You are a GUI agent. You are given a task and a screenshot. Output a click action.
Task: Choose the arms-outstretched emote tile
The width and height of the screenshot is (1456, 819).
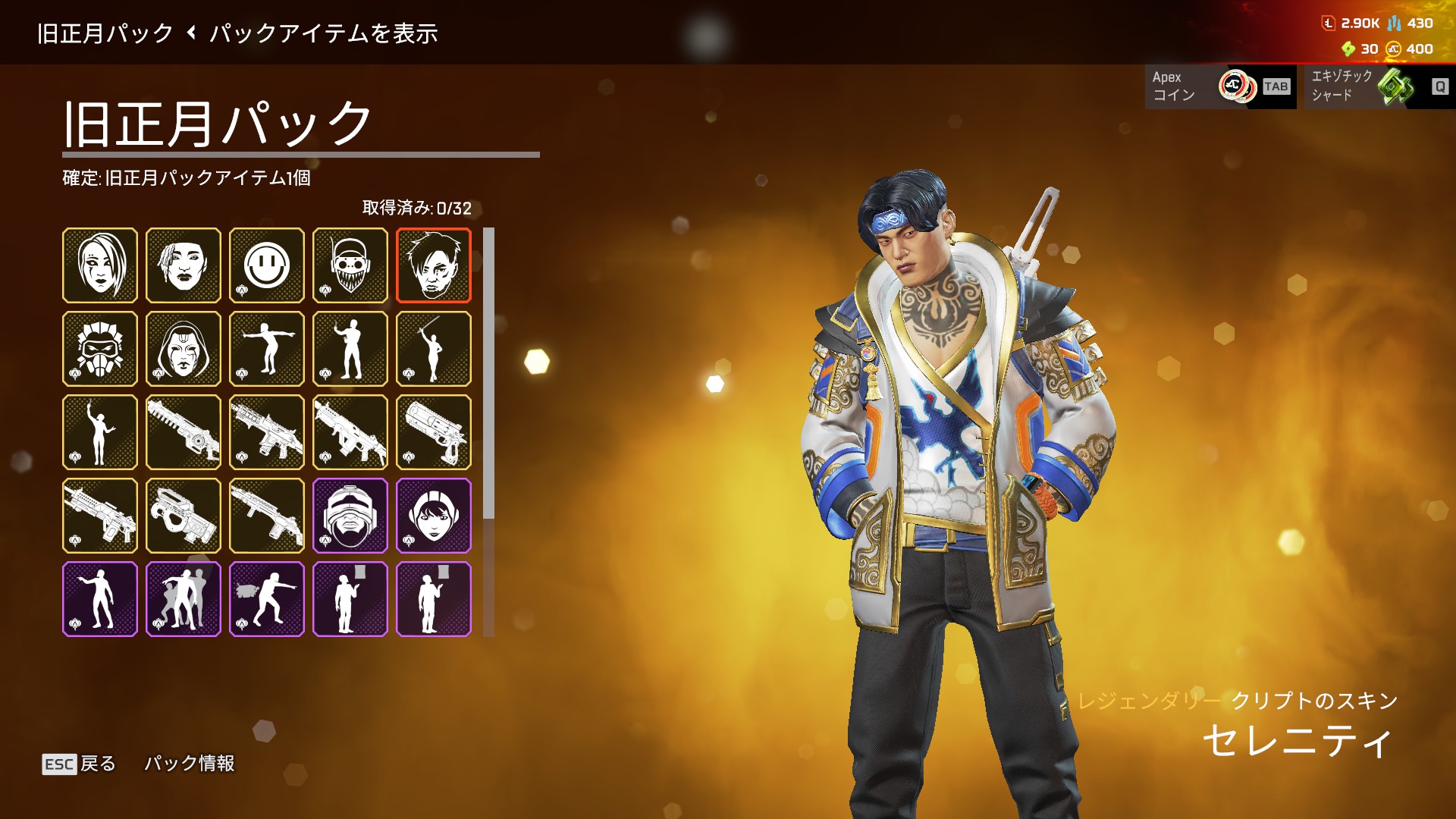pos(267,349)
